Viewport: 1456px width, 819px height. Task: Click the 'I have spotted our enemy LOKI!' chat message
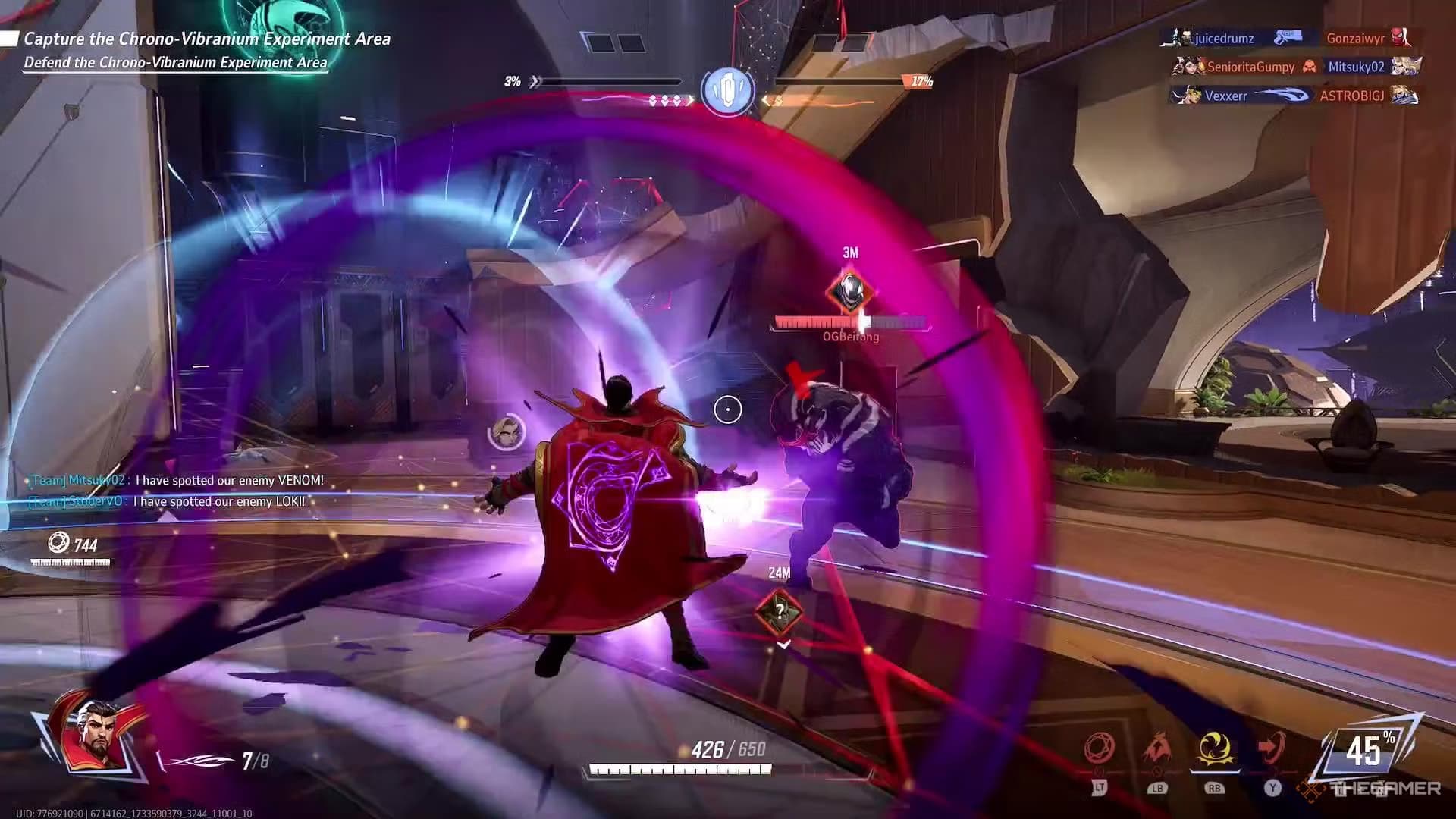point(218,501)
